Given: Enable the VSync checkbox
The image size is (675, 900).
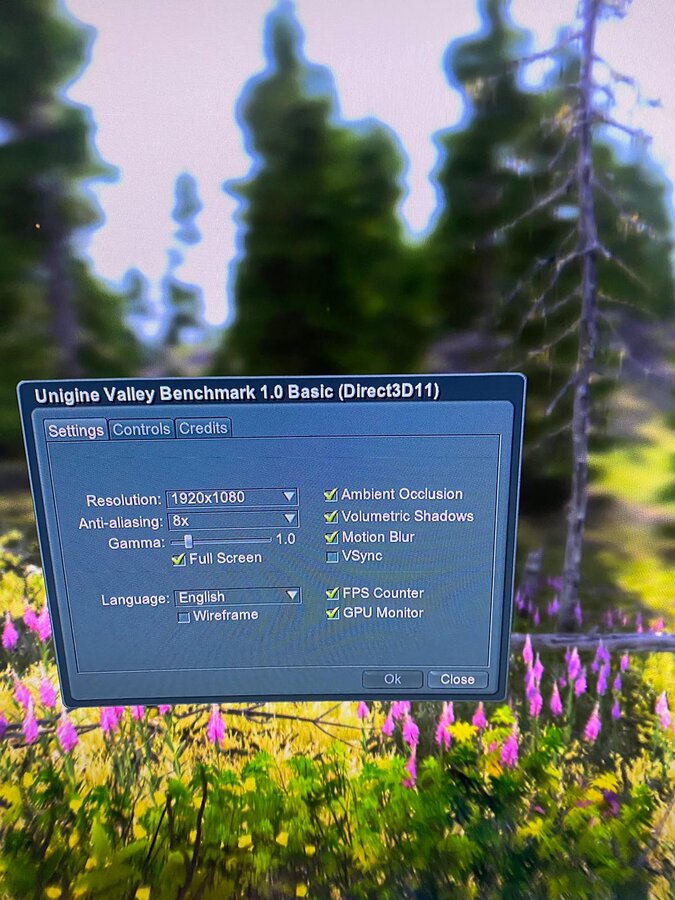Looking at the screenshot, I should click(332, 556).
